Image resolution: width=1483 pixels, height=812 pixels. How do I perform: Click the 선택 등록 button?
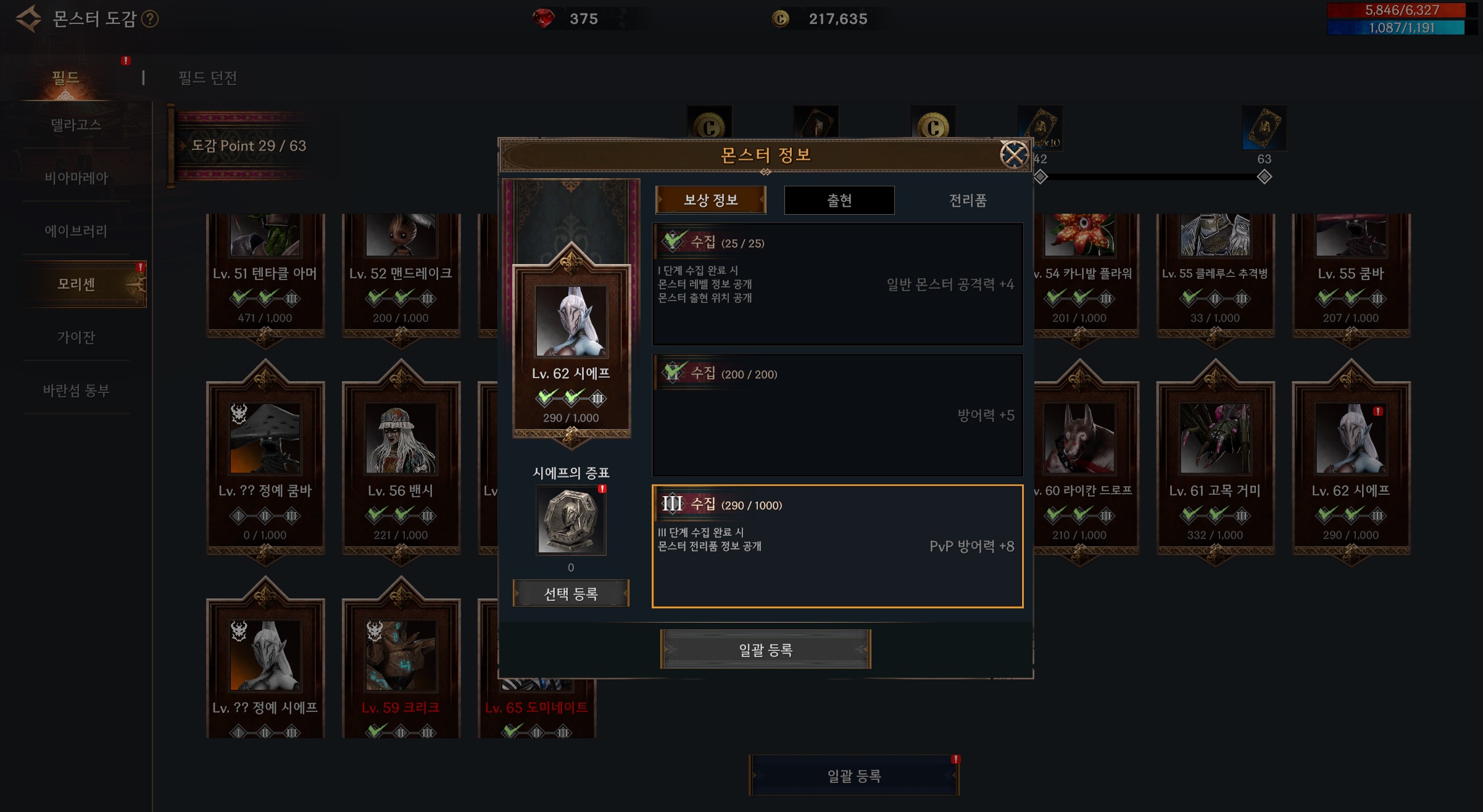pyautogui.click(x=571, y=594)
